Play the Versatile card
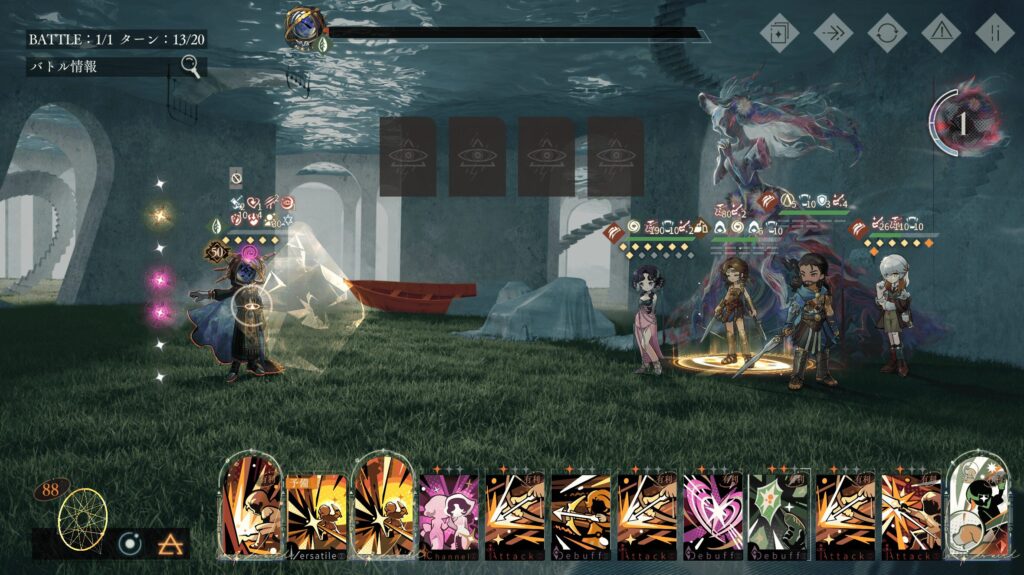This screenshot has width=1024, height=575. point(318,514)
